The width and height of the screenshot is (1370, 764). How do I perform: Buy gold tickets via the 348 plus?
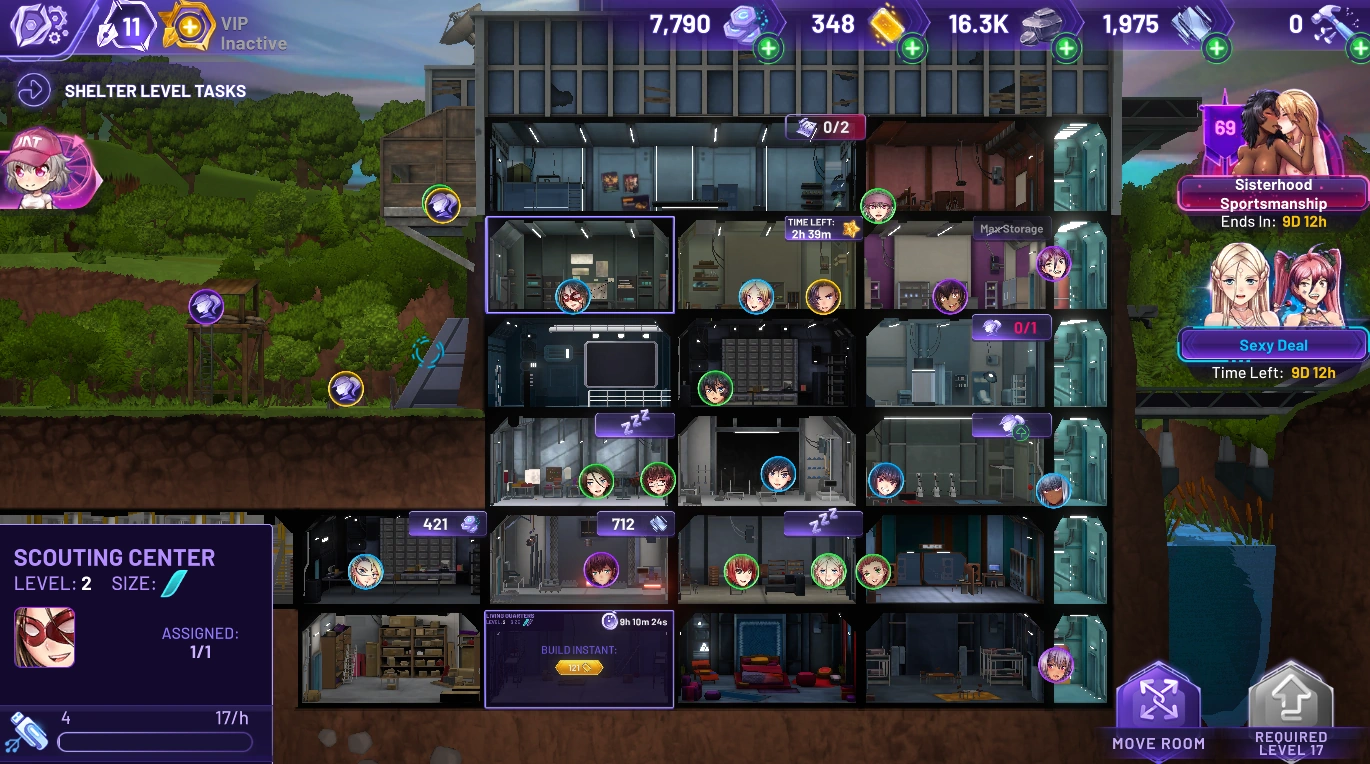912,47
